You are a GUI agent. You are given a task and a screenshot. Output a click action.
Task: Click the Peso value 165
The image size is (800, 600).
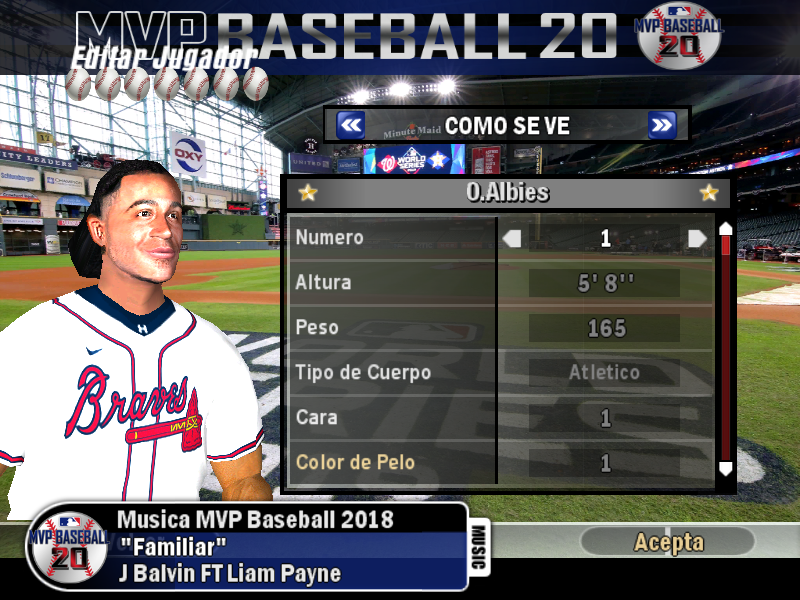coord(605,328)
